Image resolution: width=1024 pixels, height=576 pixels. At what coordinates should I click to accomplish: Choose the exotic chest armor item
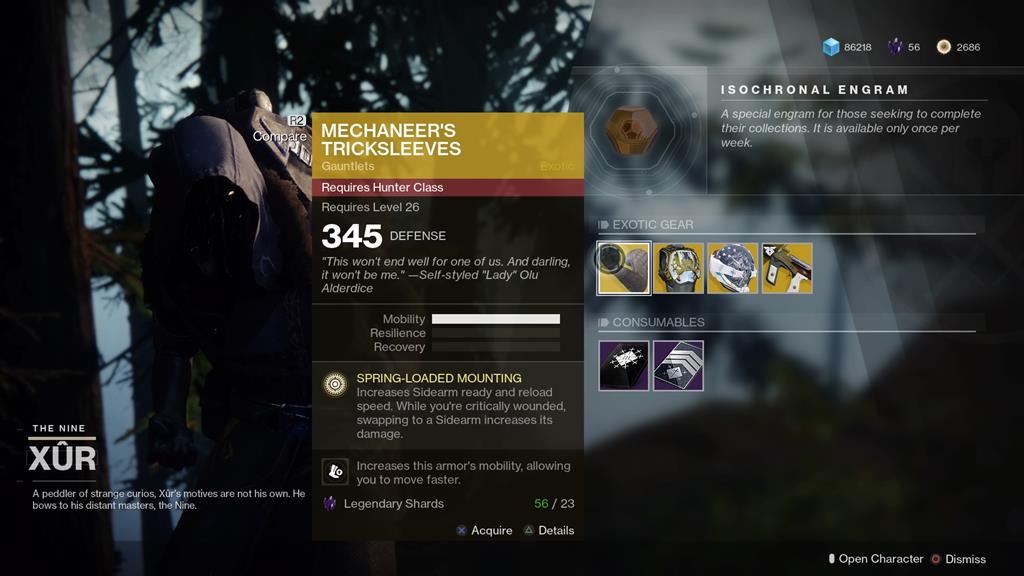pos(679,268)
